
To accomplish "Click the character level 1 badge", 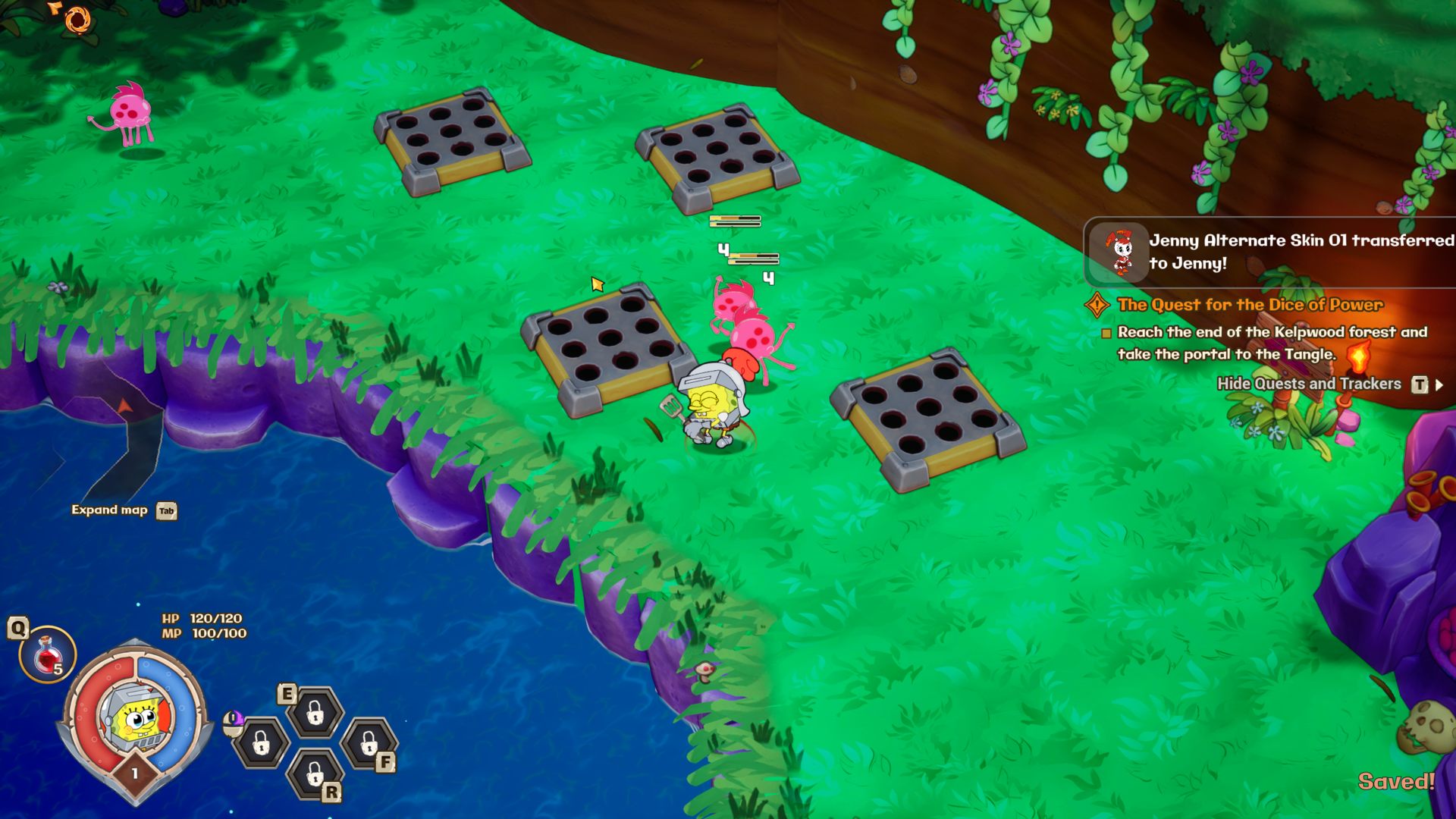I will (135, 773).
